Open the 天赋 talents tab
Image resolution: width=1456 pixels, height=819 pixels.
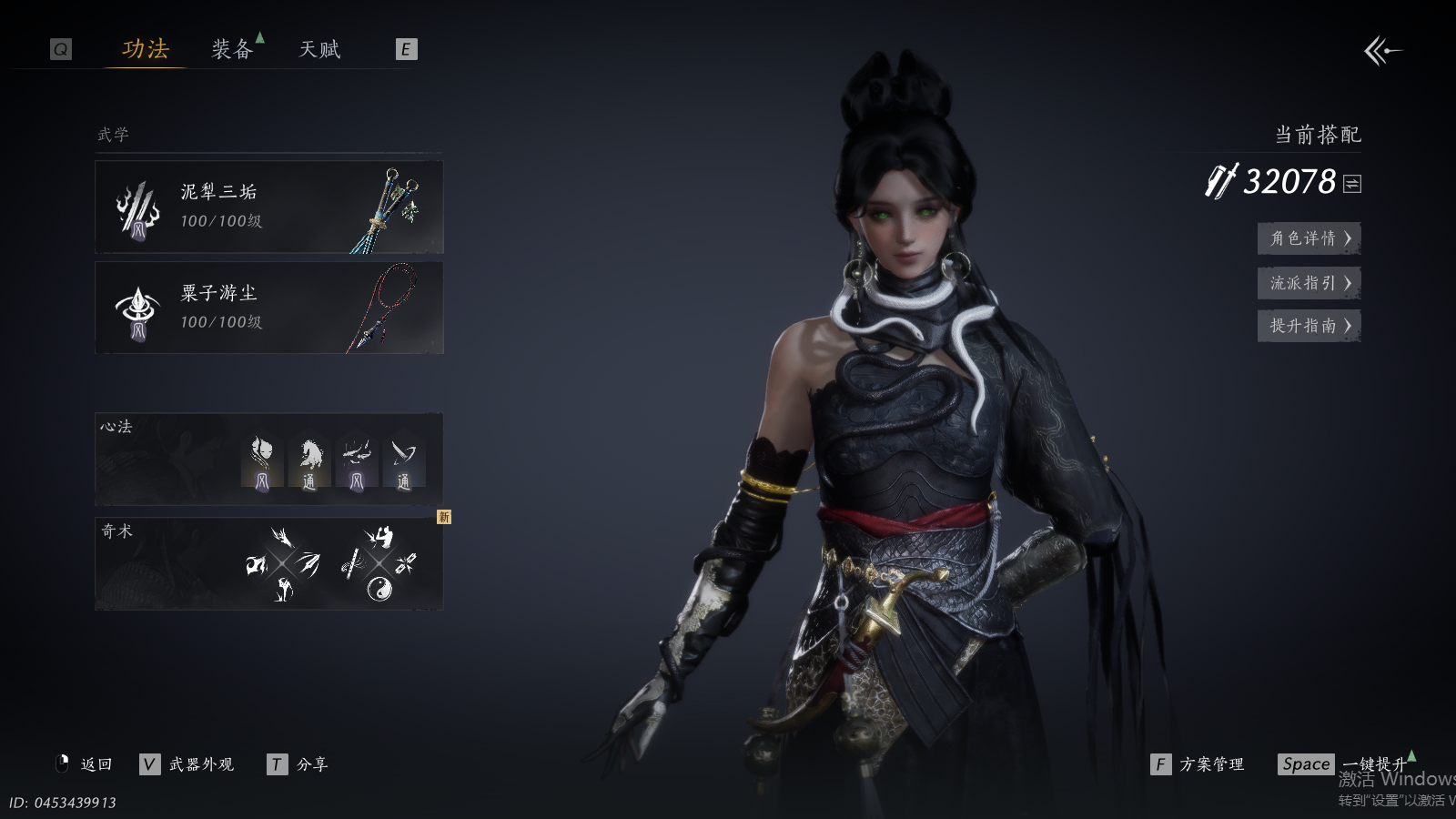coord(319,49)
